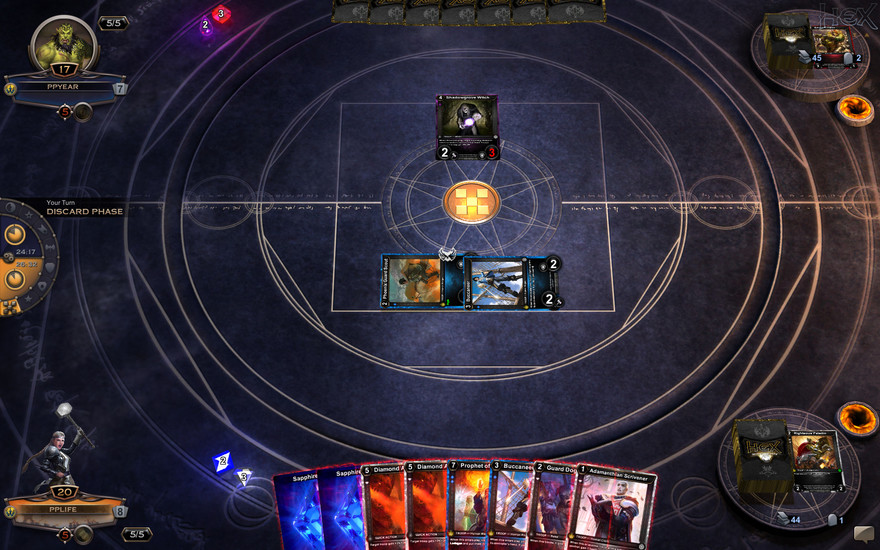View the opponent's graveyard pile

(x=830, y=42)
